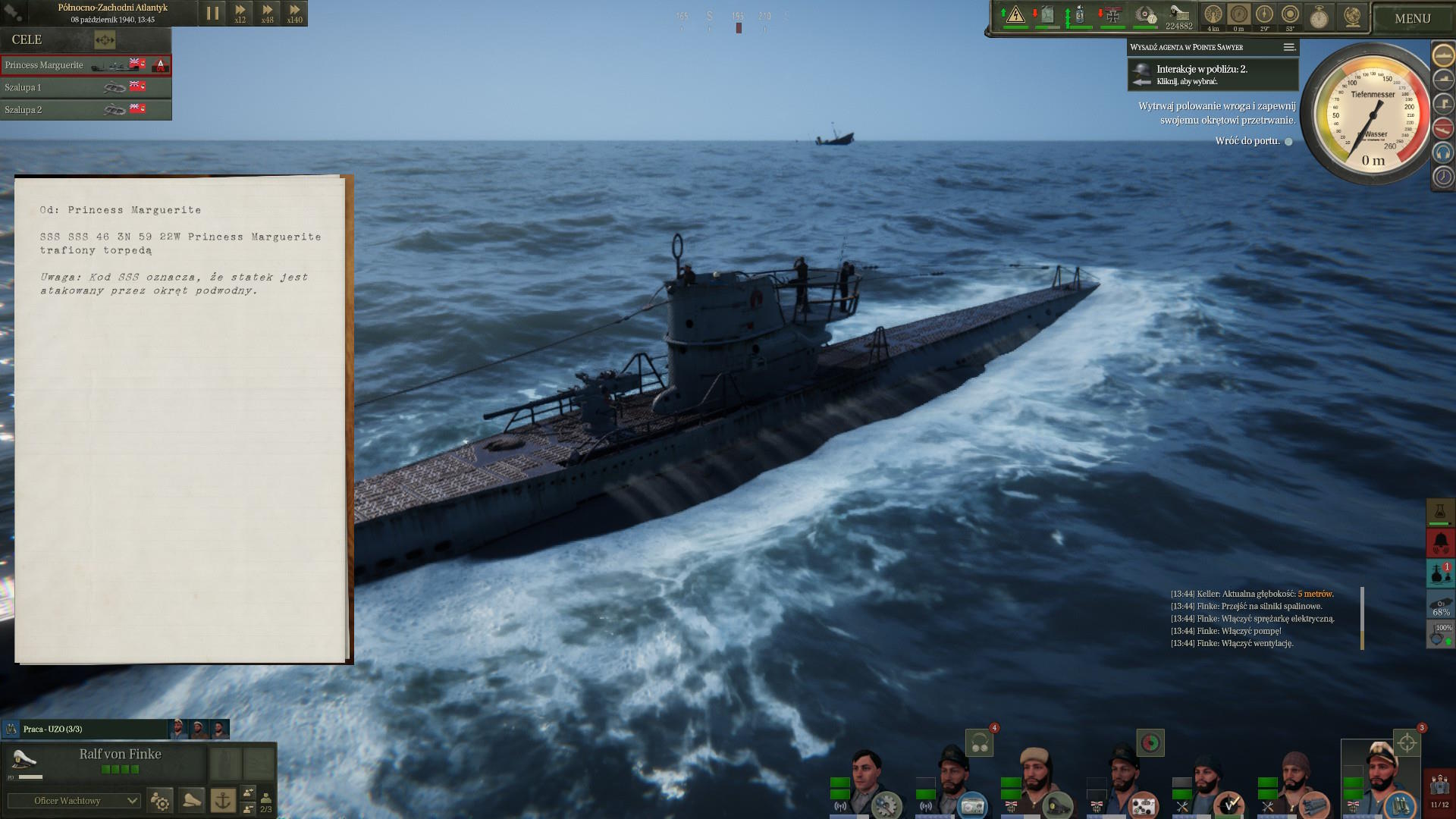Choose the red crash dive depth button
This screenshot has height=819, width=1456.
pyautogui.click(x=1442, y=127)
